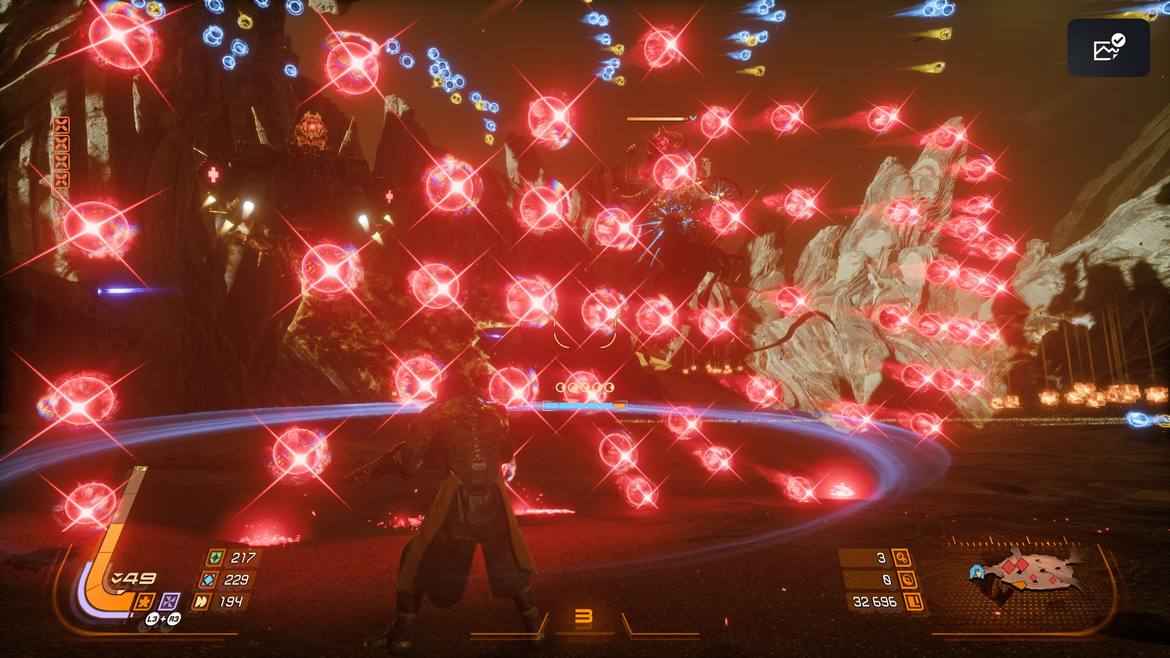Screen dimensions: 1170x658
Task: Select the key resource icon
Action: tap(902, 558)
